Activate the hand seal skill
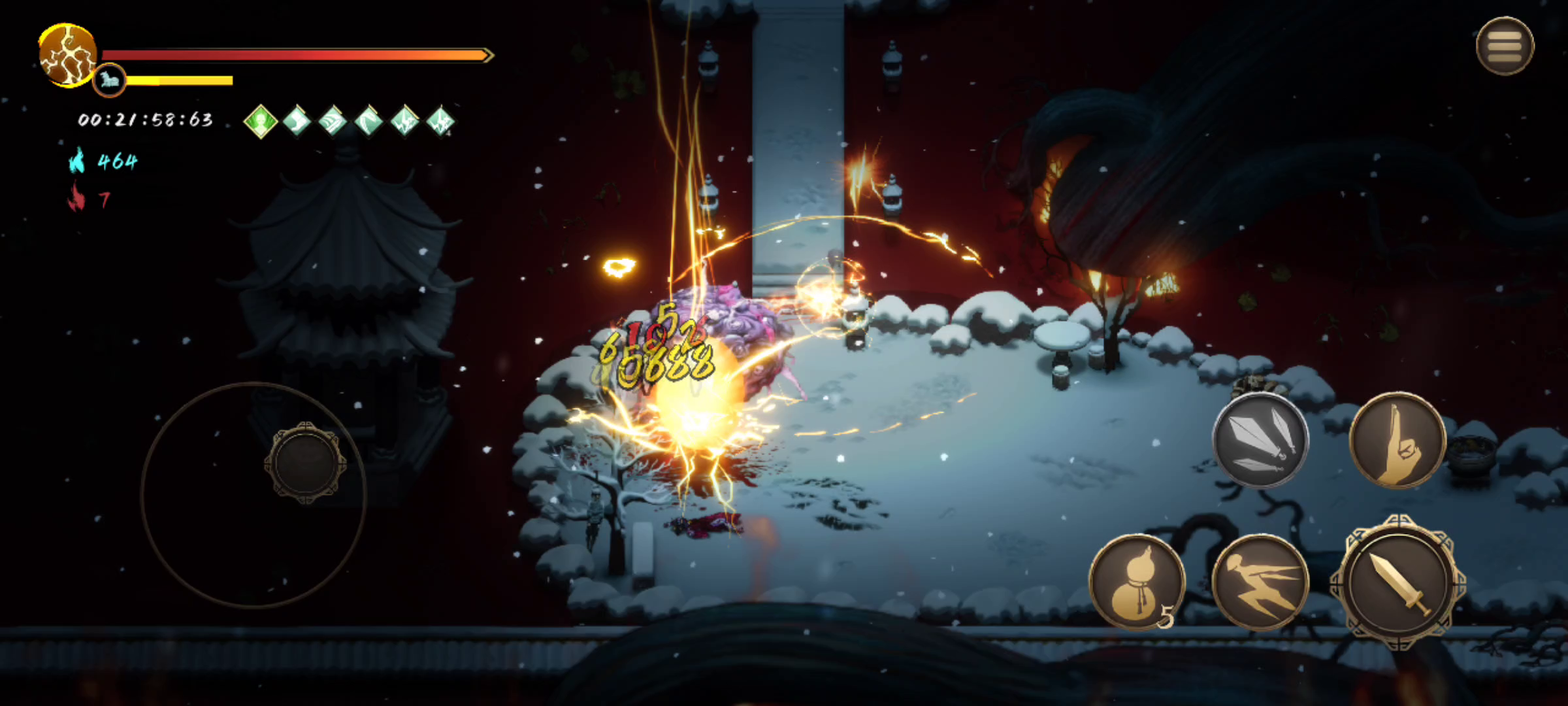The width and height of the screenshot is (1568, 706). tap(1397, 440)
